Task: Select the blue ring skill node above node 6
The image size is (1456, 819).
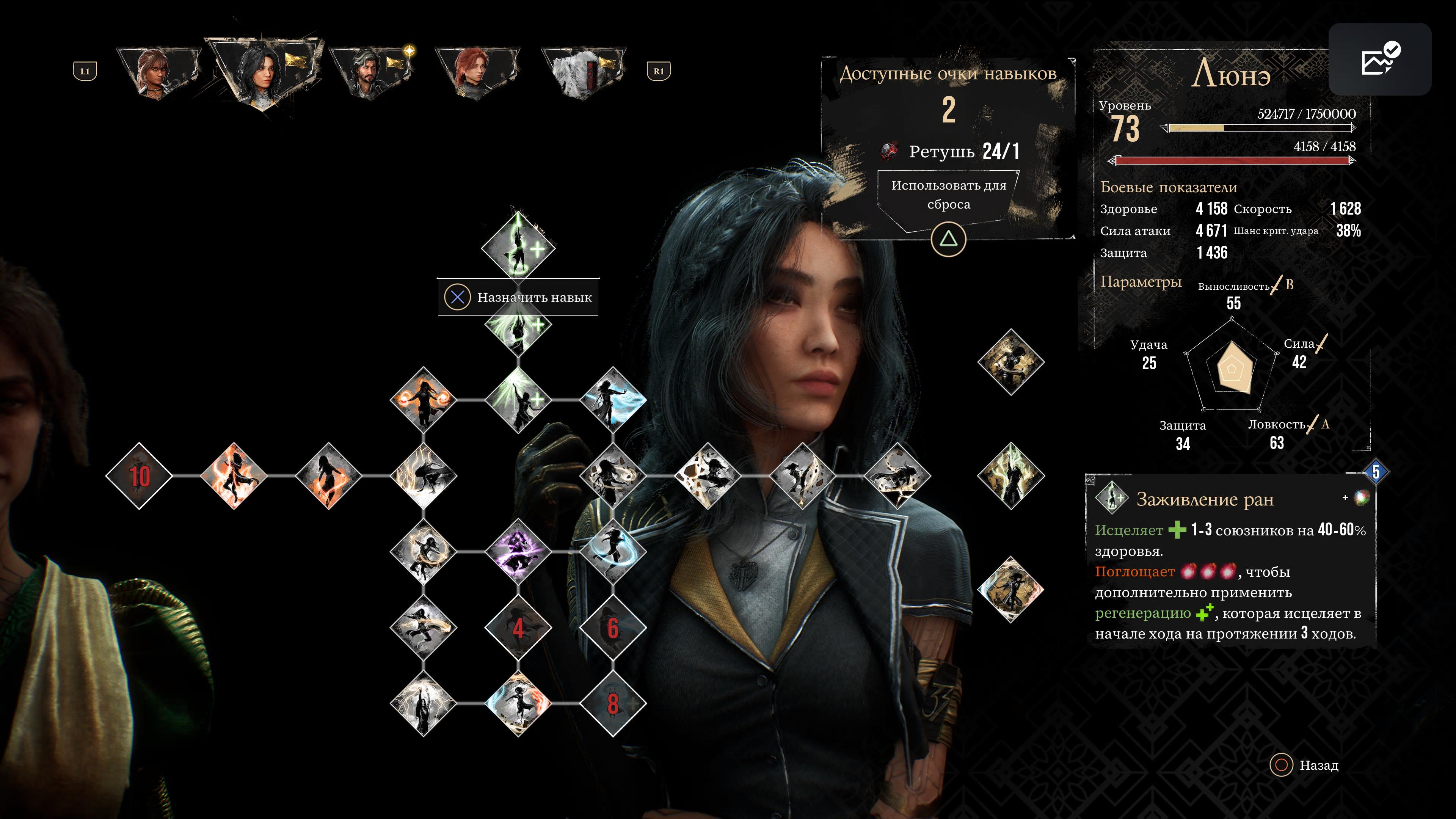Action: (x=613, y=551)
